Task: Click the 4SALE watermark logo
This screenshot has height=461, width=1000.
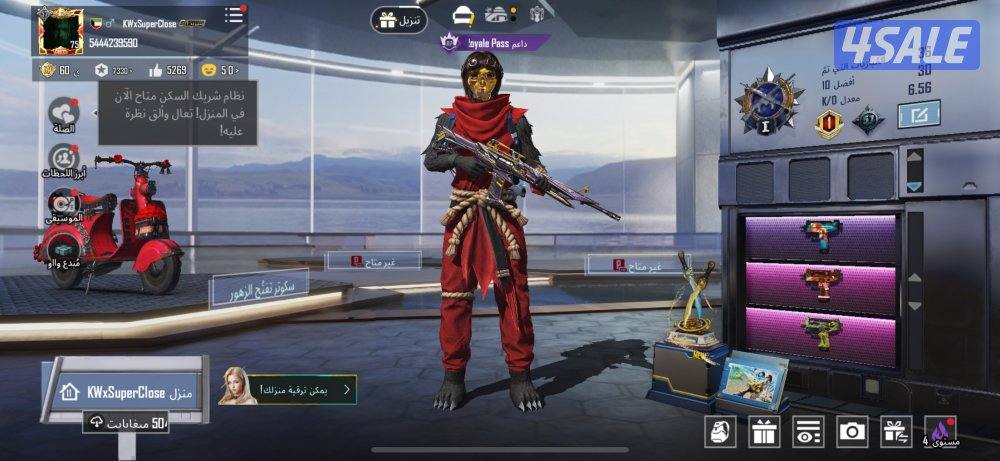Action: (906, 46)
